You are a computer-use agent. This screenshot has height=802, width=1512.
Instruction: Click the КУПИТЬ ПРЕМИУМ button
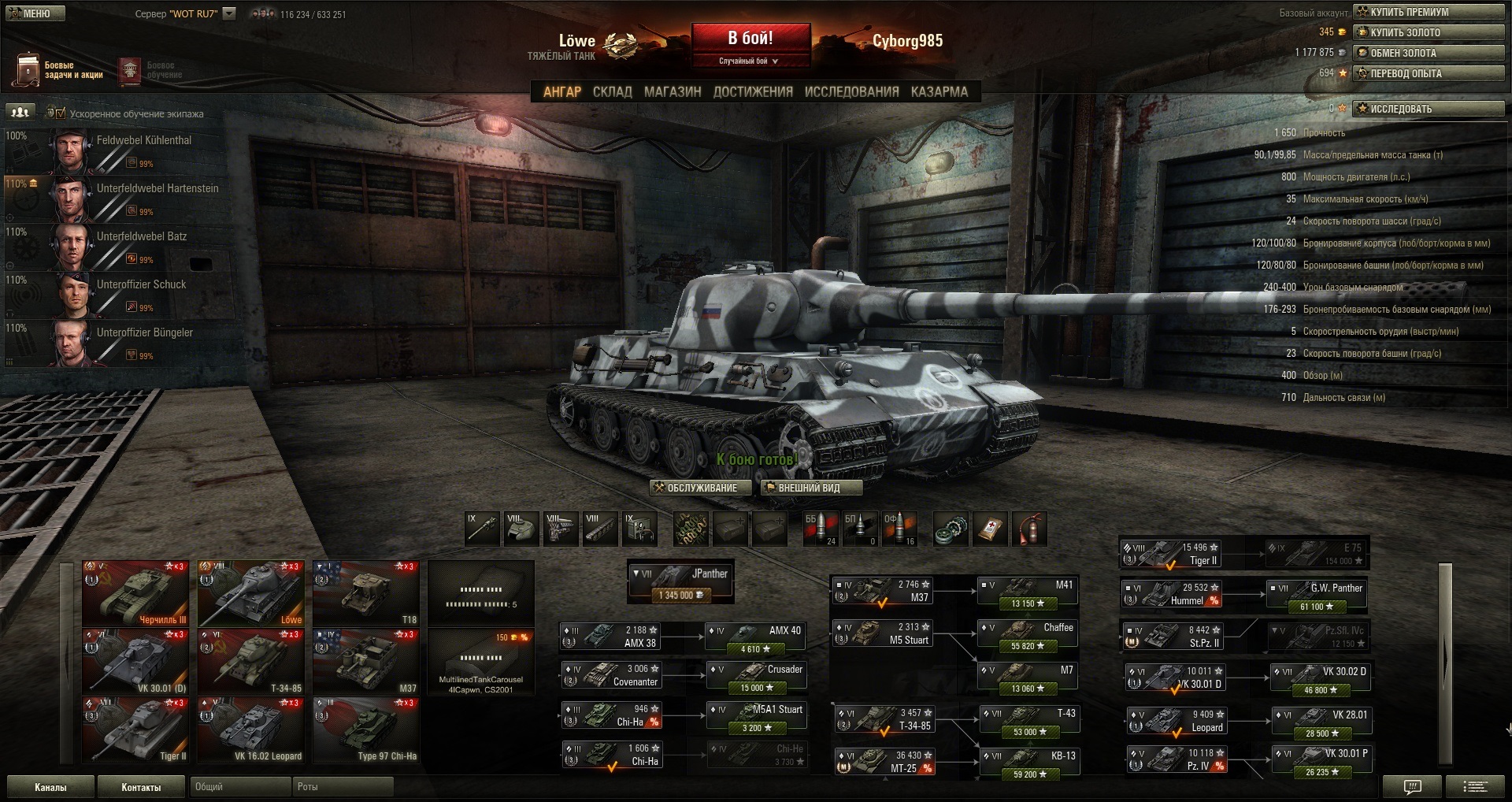tap(1429, 12)
